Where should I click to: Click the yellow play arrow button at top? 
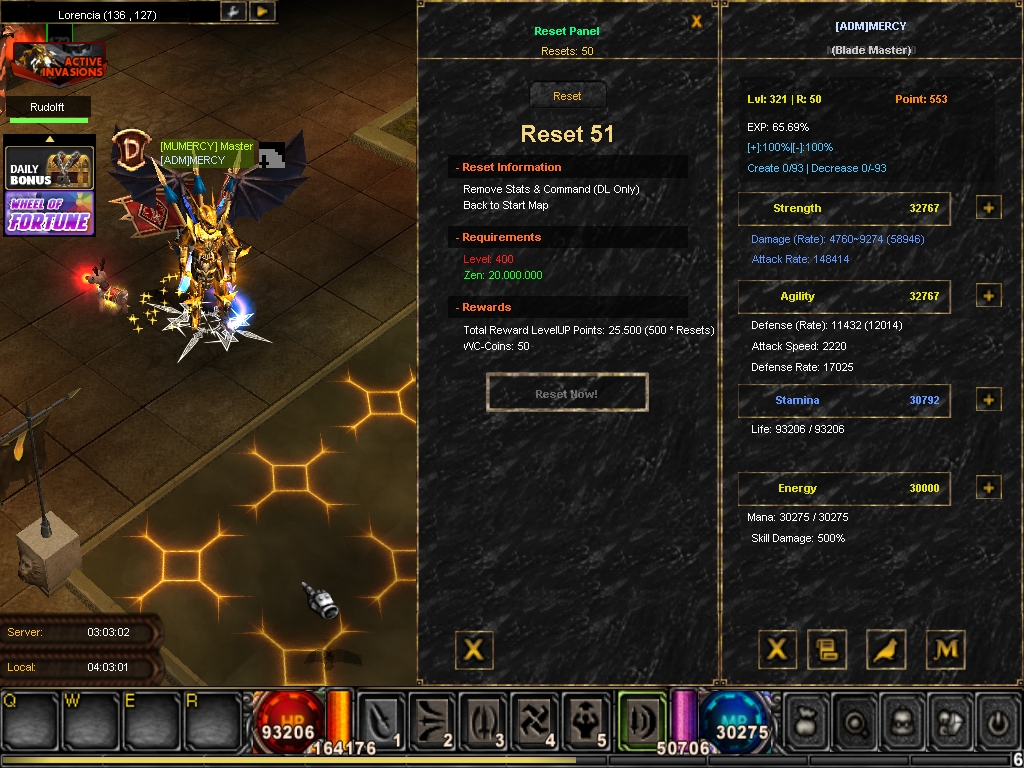(x=261, y=11)
